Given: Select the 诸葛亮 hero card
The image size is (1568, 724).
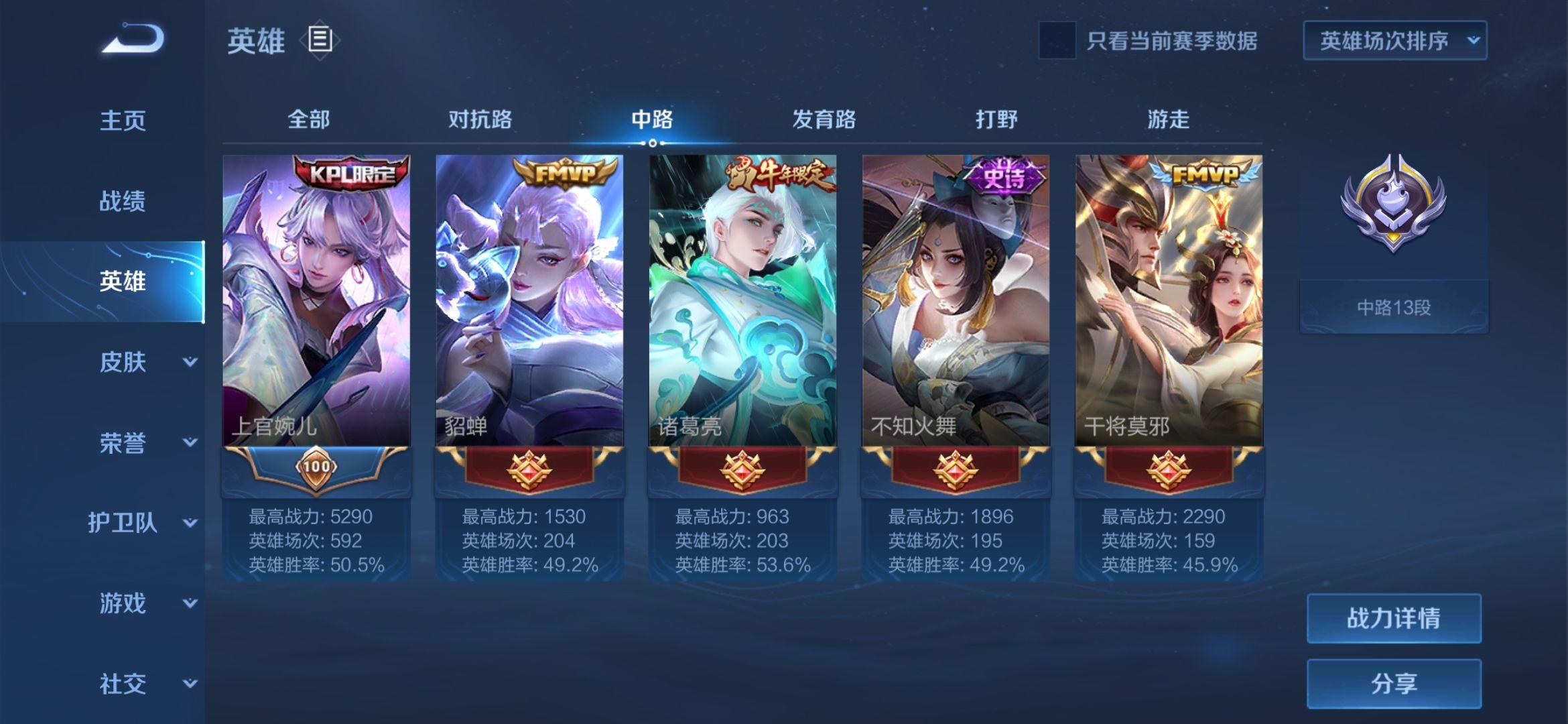Looking at the screenshot, I should 742,302.
